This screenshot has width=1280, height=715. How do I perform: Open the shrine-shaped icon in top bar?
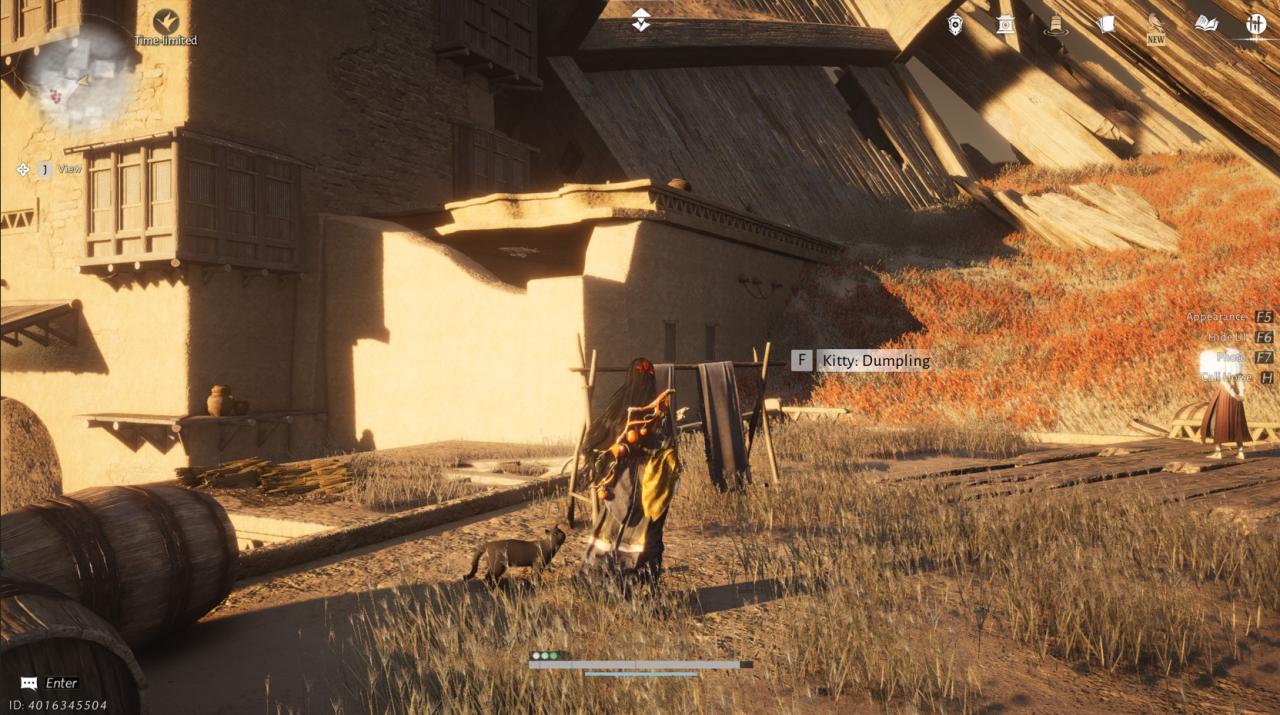[x=1005, y=24]
